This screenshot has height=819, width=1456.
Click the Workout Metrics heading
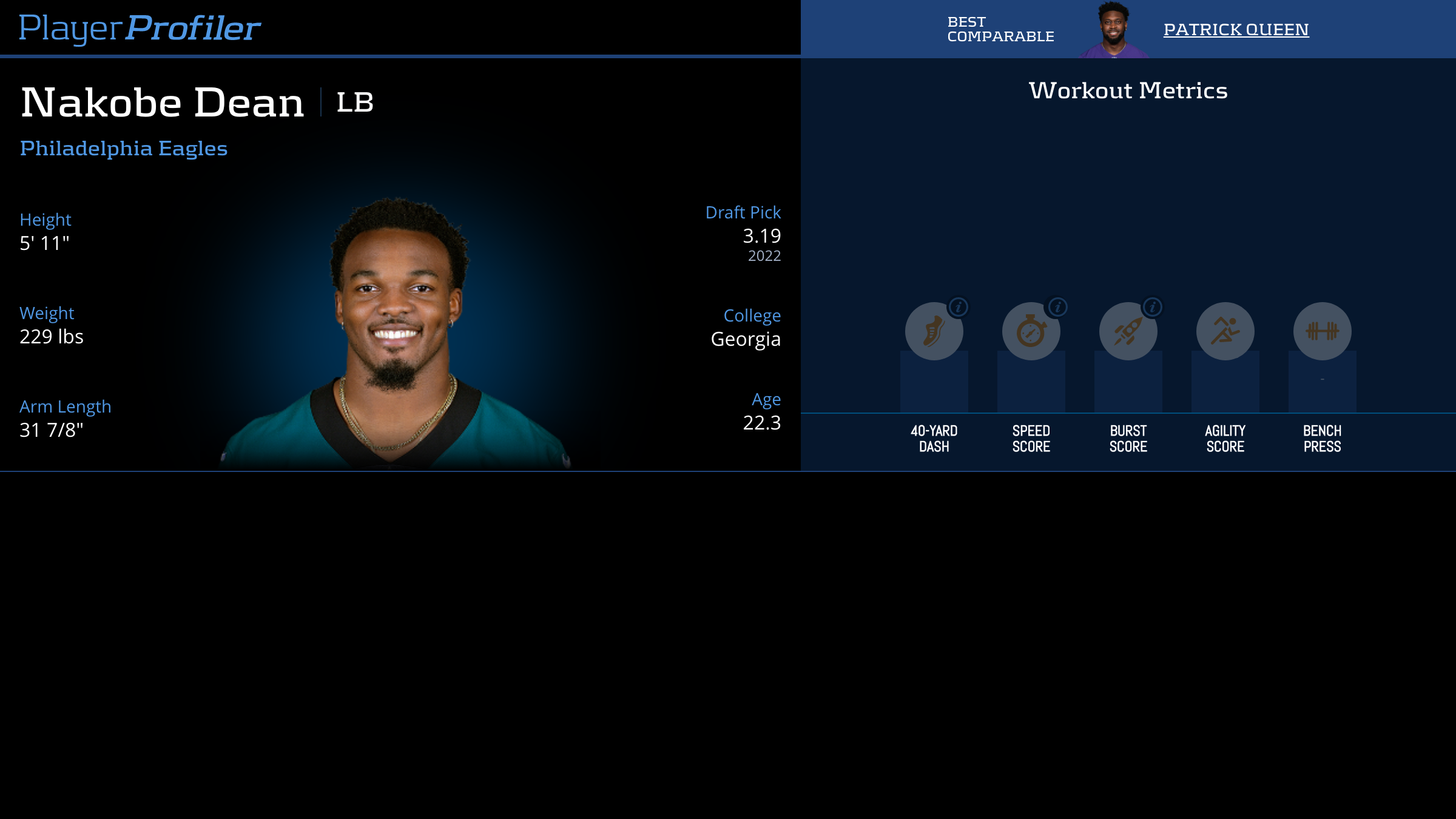tap(1127, 89)
